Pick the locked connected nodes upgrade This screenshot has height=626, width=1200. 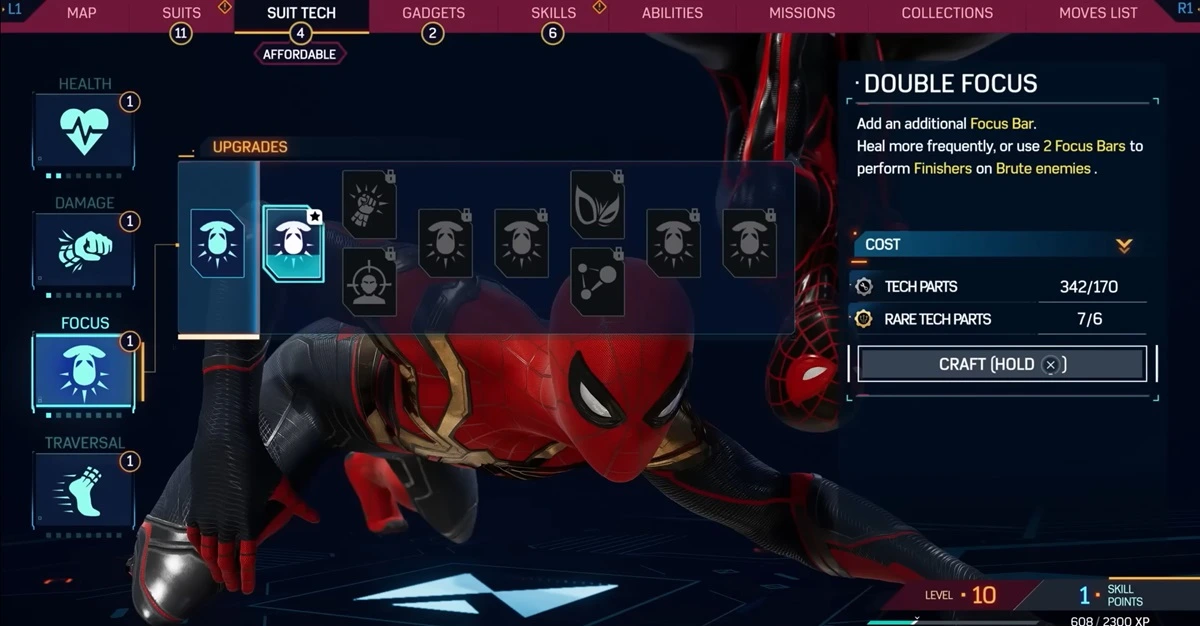click(x=597, y=282)
